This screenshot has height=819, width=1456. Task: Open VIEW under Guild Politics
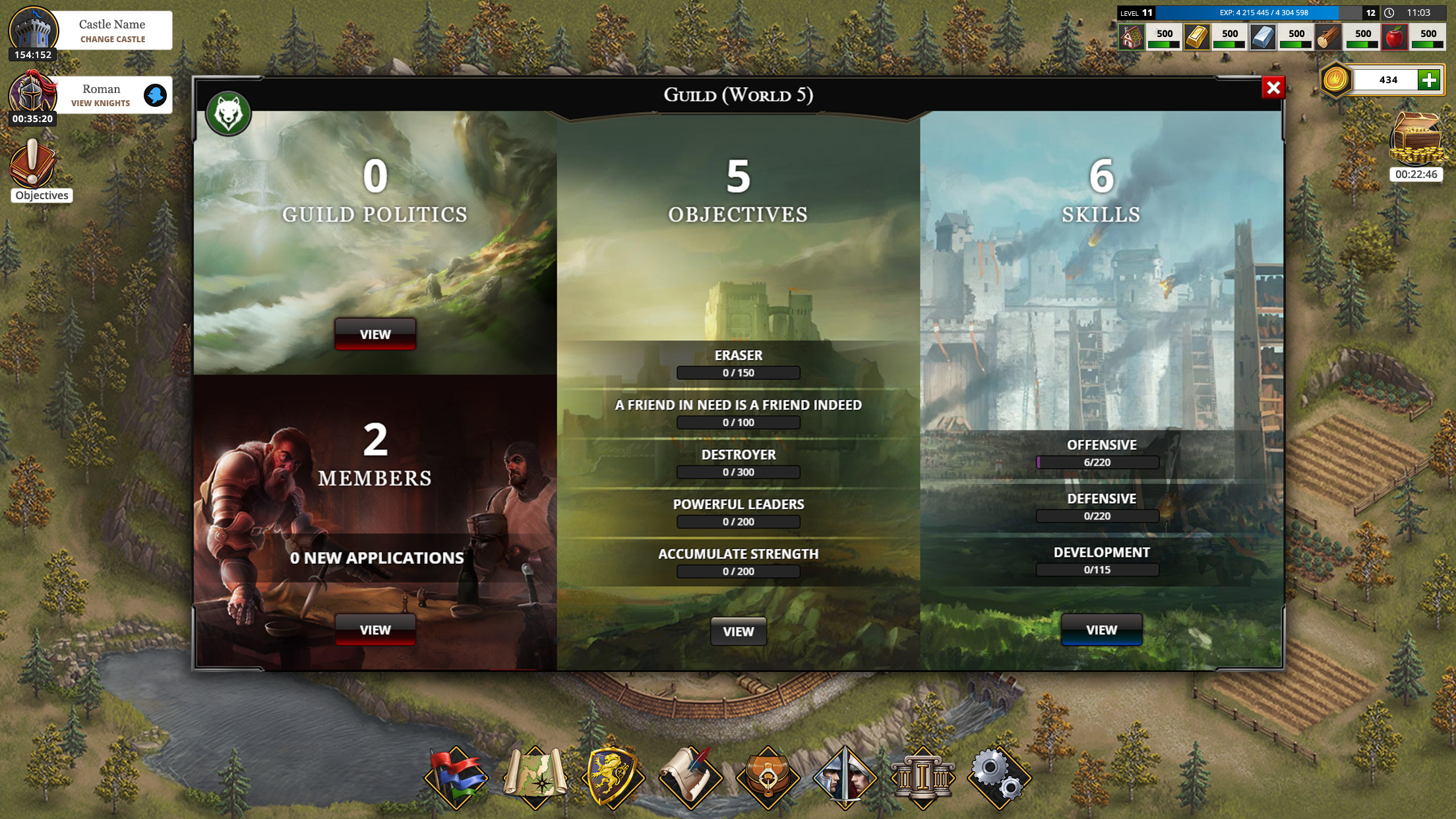coord(375,334)
